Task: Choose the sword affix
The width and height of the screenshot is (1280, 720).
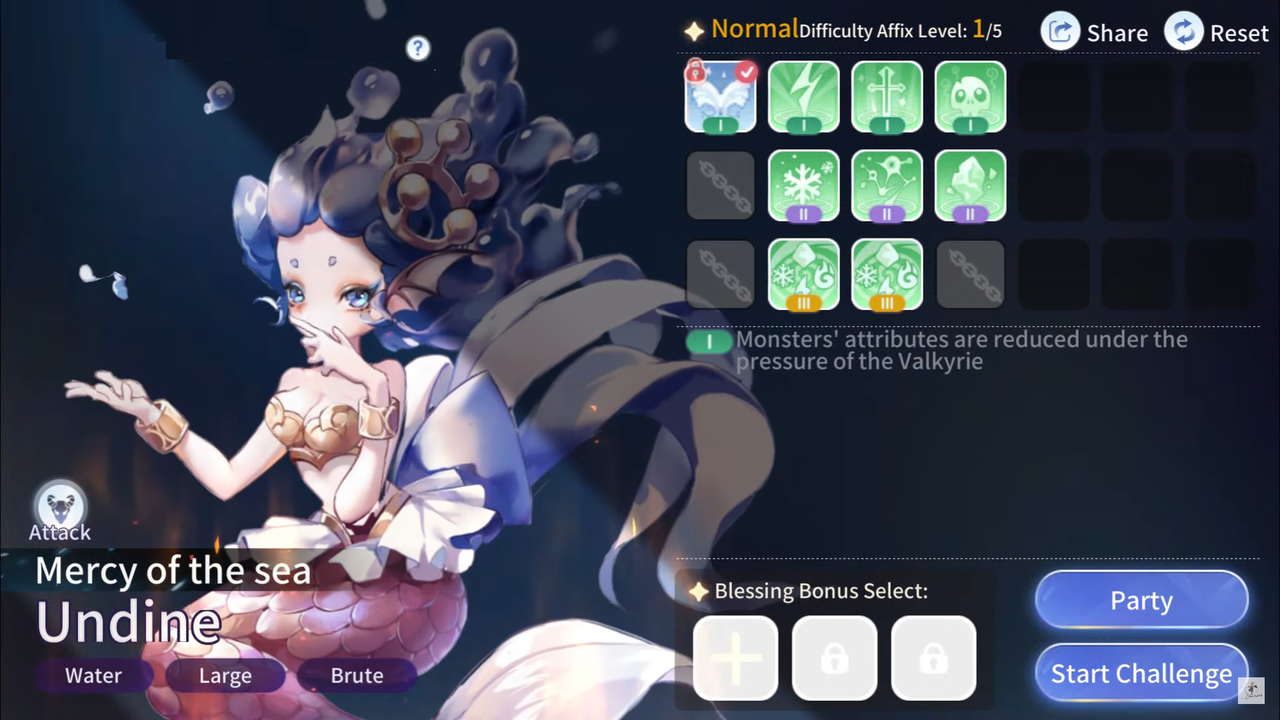Action: pyautogui.click(x=887, y=97)
